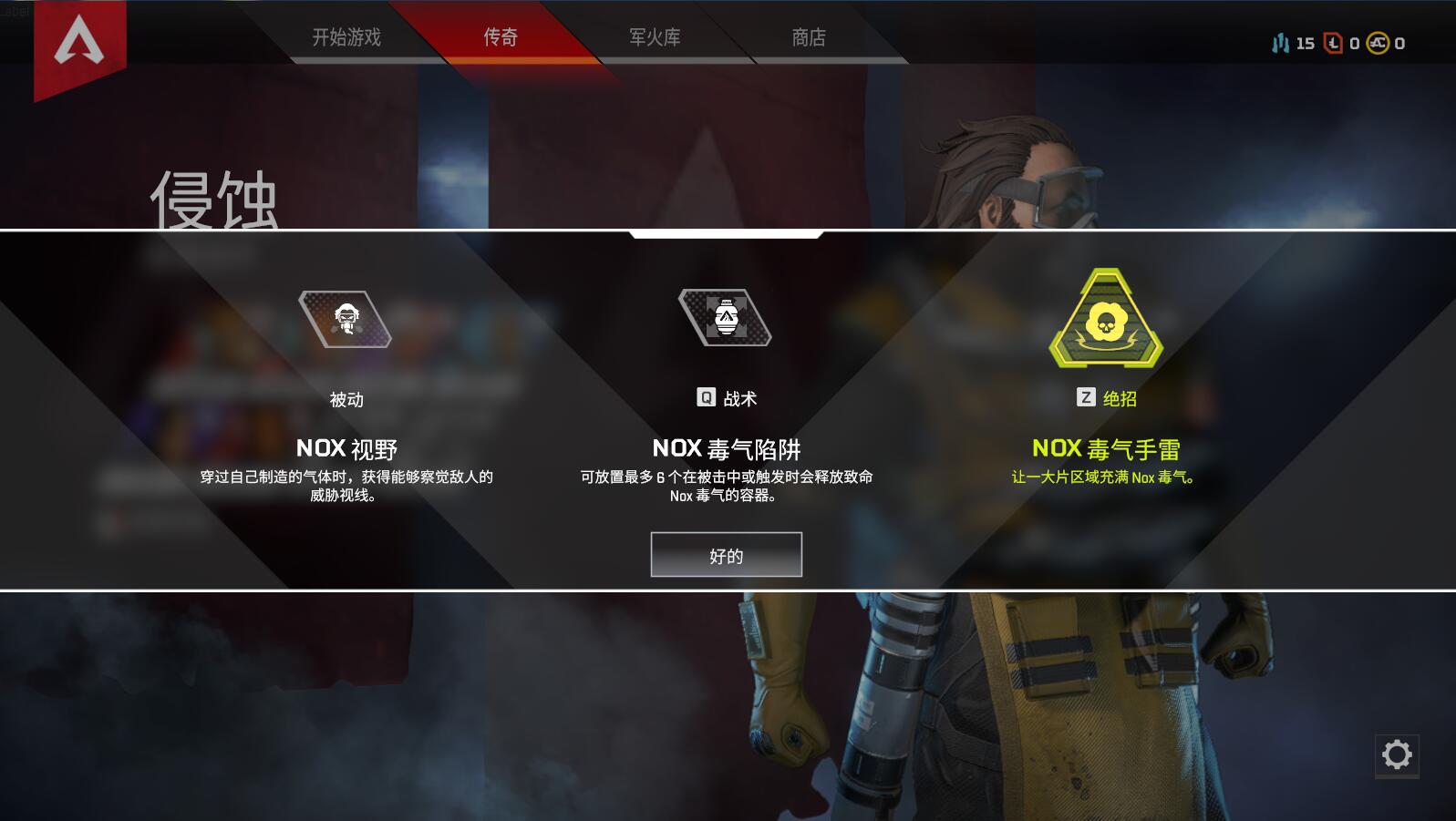
Task: Open the settings gear
Action: (x=1398, y=754)
